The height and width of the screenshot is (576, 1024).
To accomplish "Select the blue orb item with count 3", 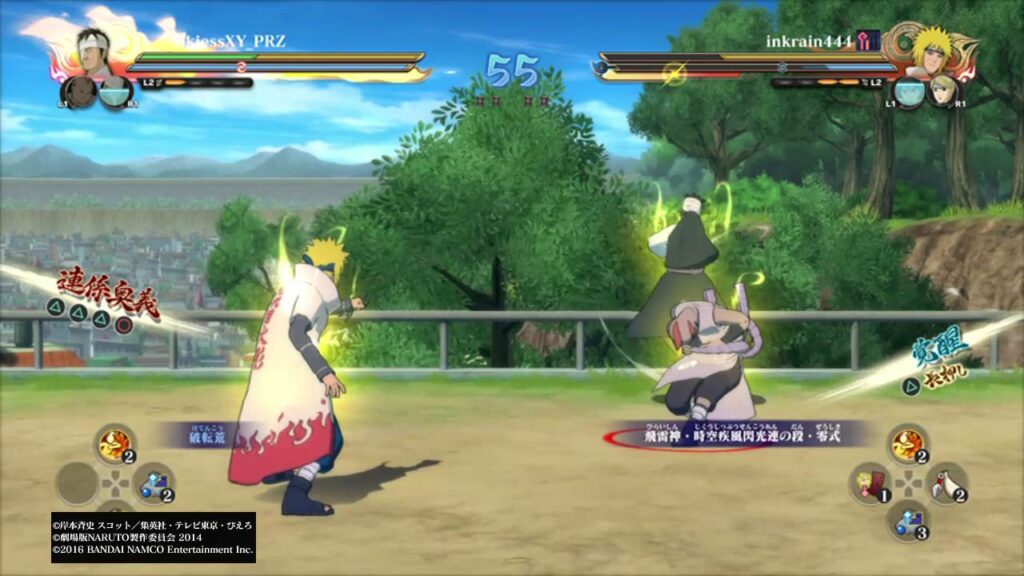I will point(906,519).
